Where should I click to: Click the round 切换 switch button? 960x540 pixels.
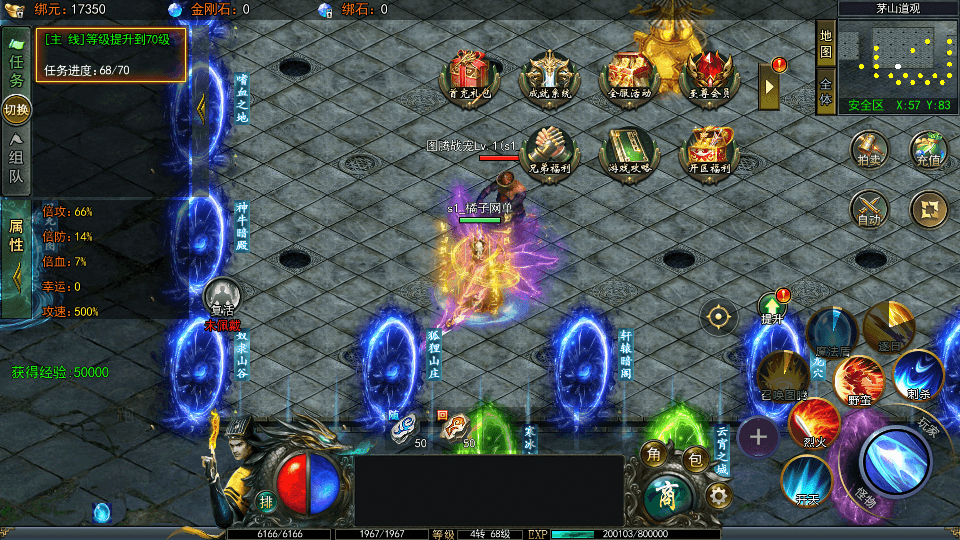click(17, 108)
